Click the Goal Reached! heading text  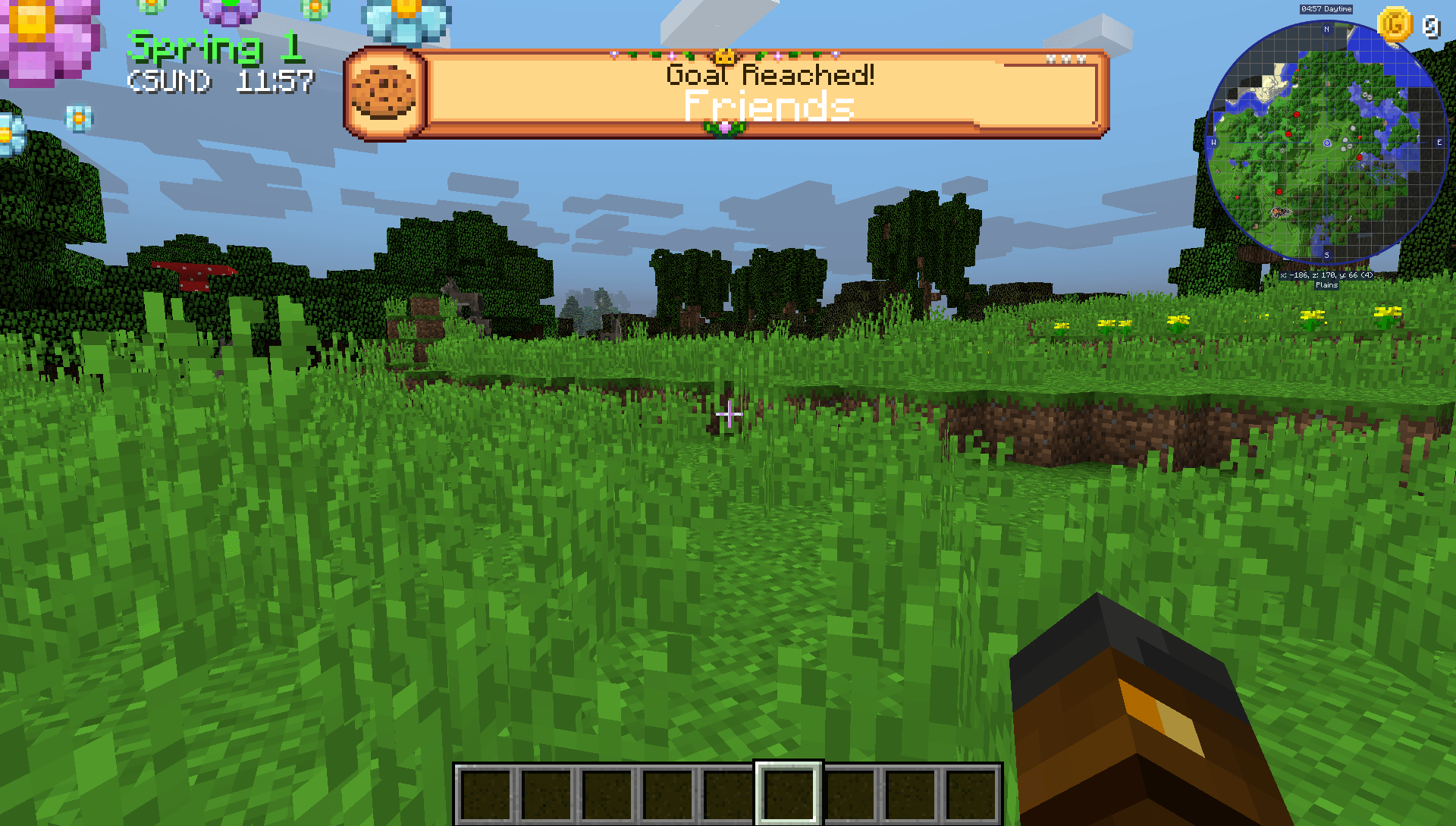(770, 74)
